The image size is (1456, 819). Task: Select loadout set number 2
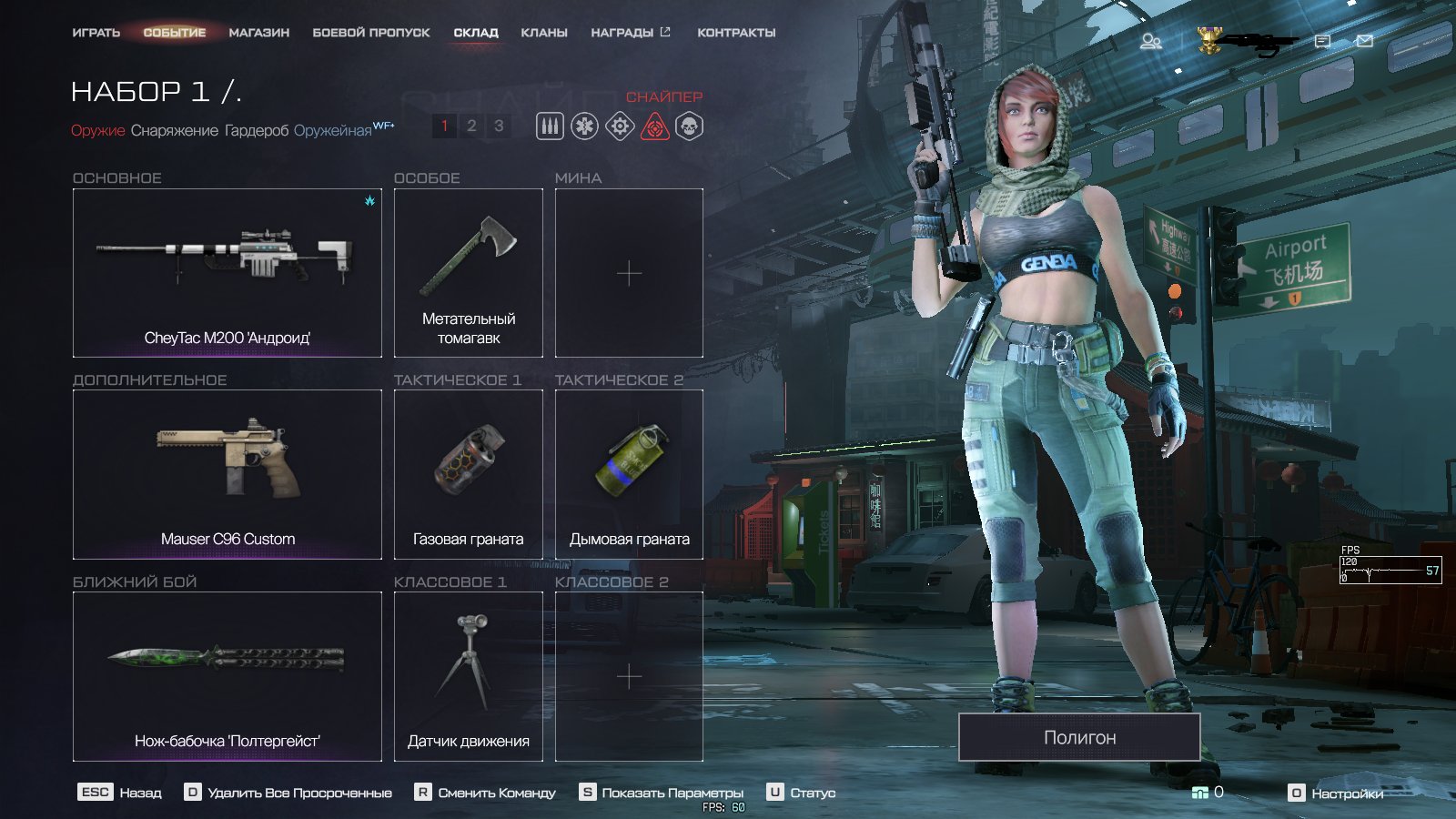(x=471, y=126)
